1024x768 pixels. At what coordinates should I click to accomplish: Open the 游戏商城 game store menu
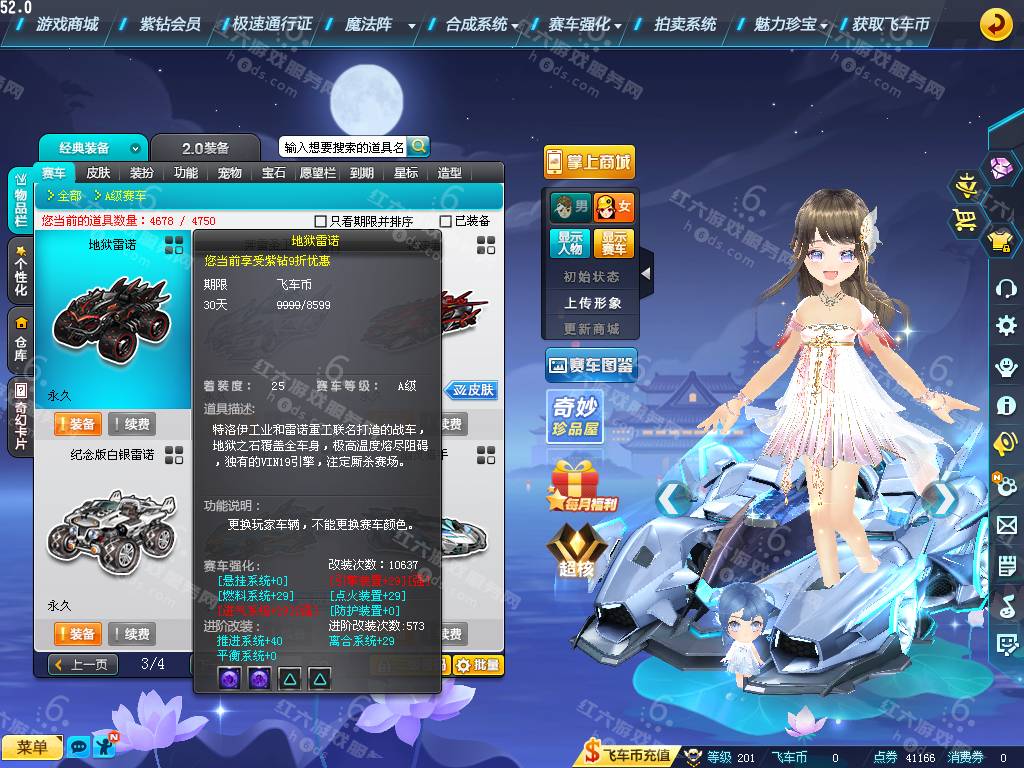pyautogui.click(x=67, y=24)
